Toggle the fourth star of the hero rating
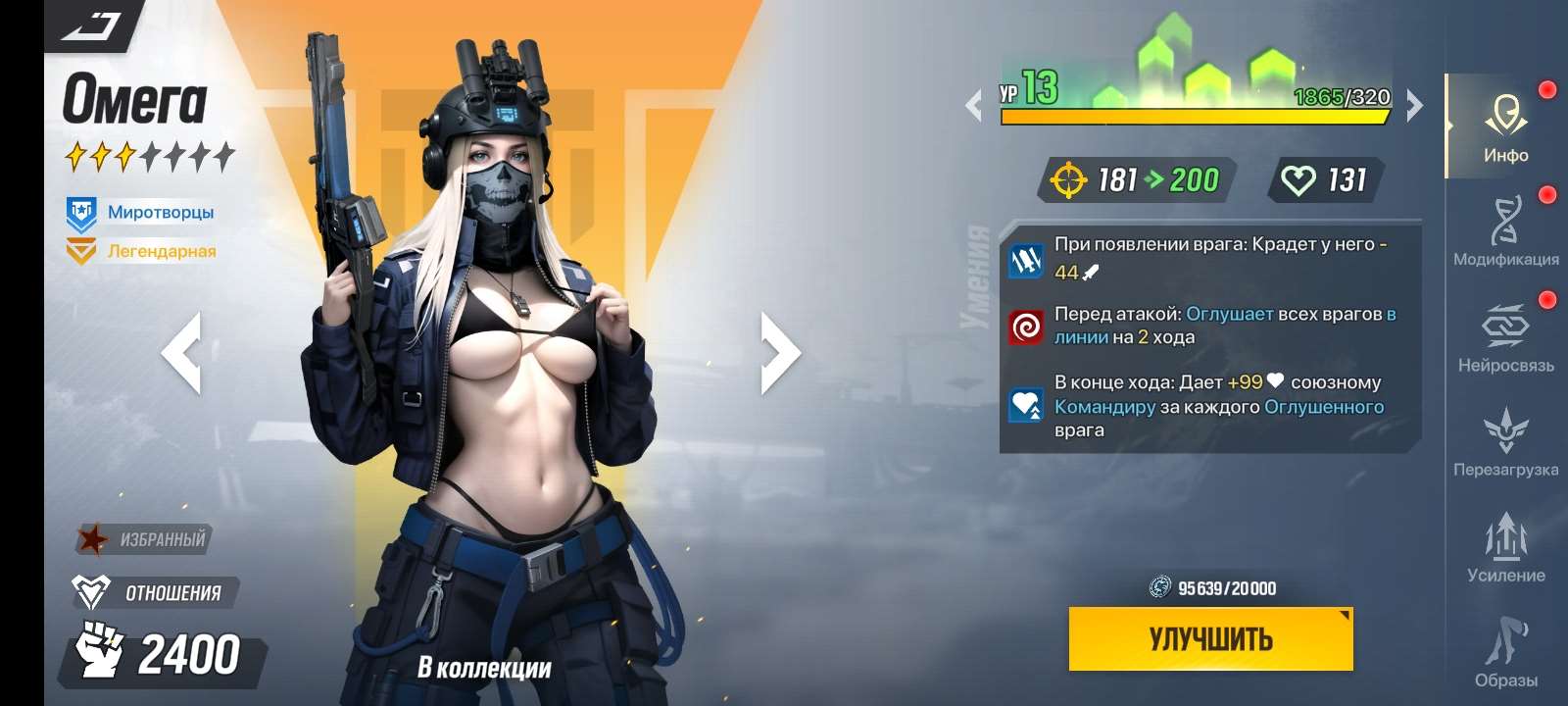This screenshot has height=706, width=1568. pos(151,153)
